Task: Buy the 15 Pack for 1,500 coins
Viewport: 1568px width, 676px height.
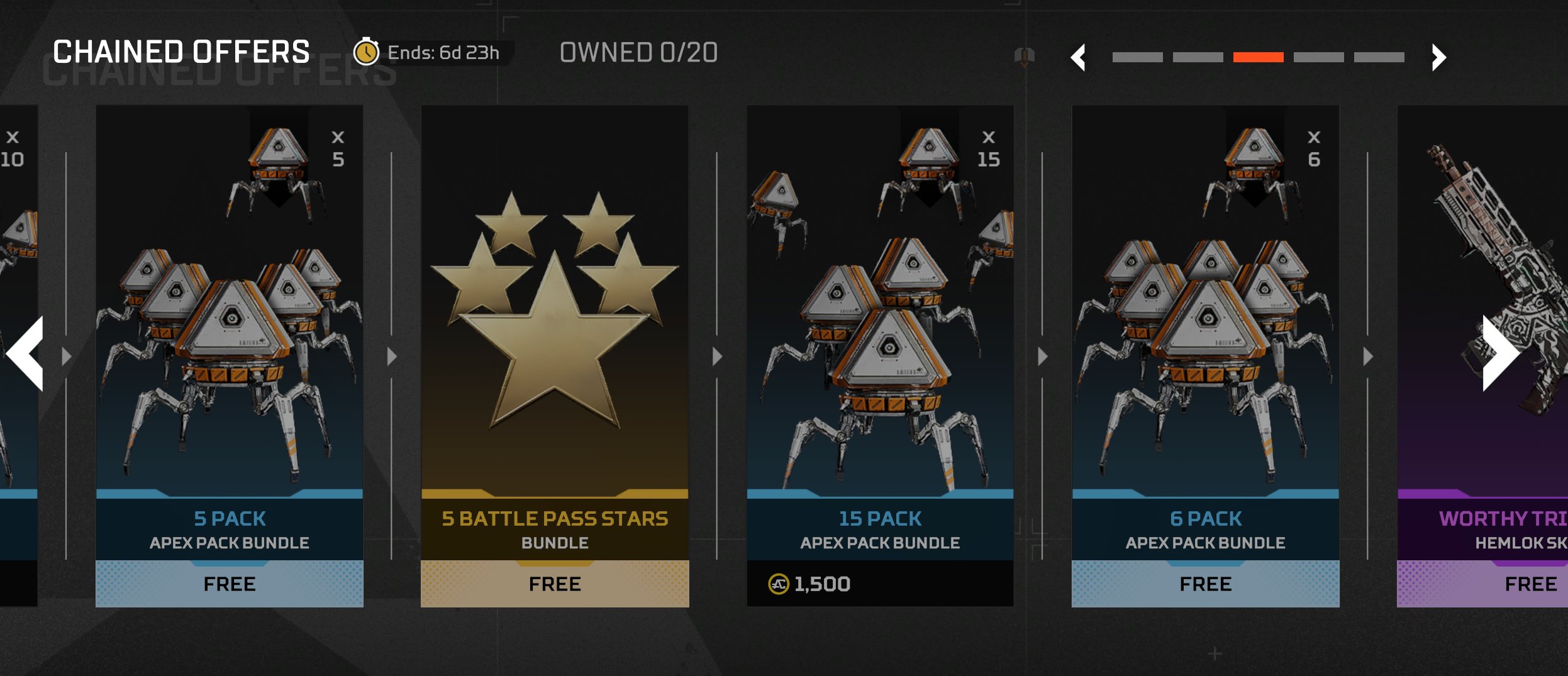Action: [x=880, y=584]
